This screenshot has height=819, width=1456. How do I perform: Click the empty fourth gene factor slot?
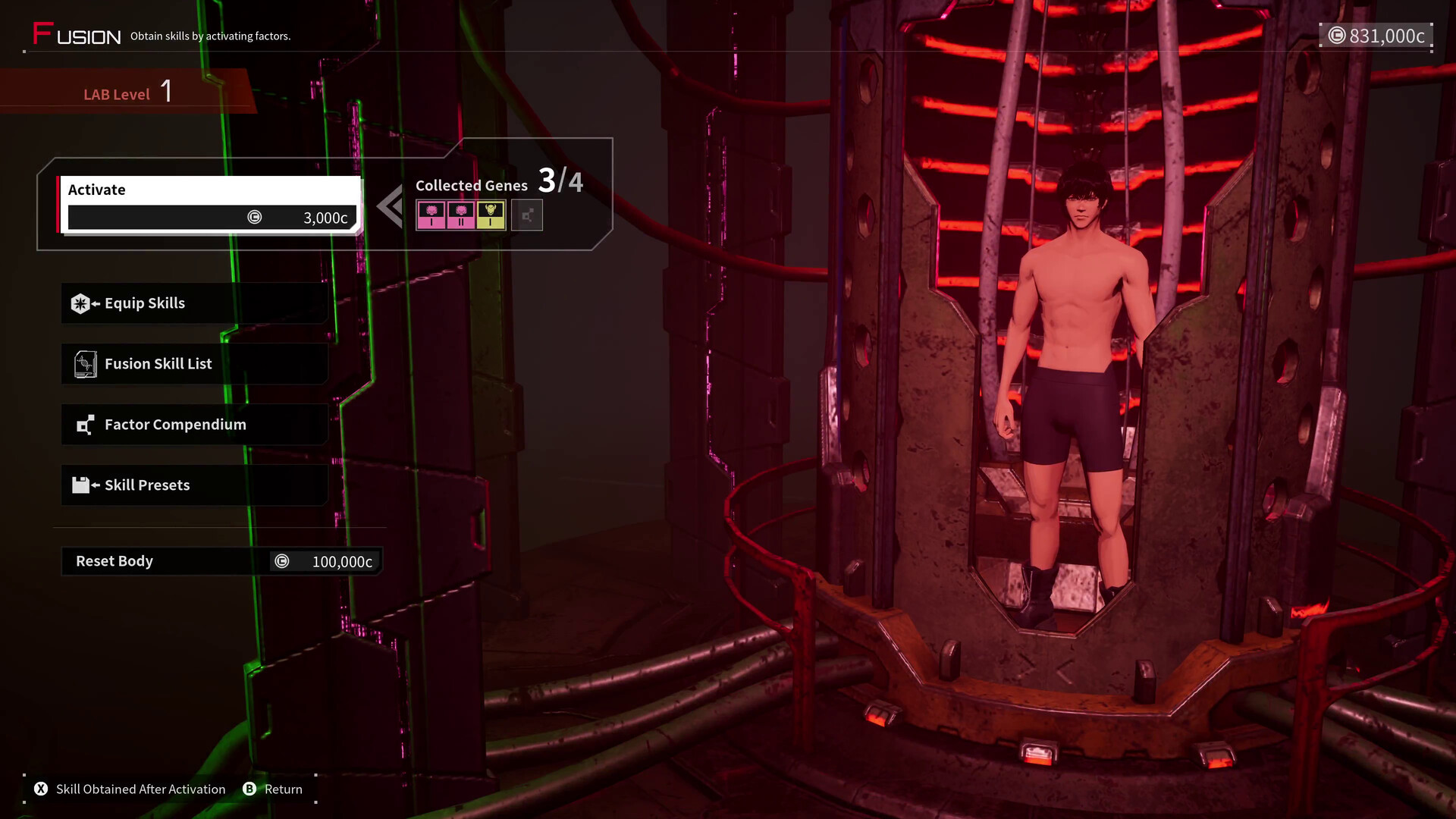pyautogui.click(x=527, y=215)
